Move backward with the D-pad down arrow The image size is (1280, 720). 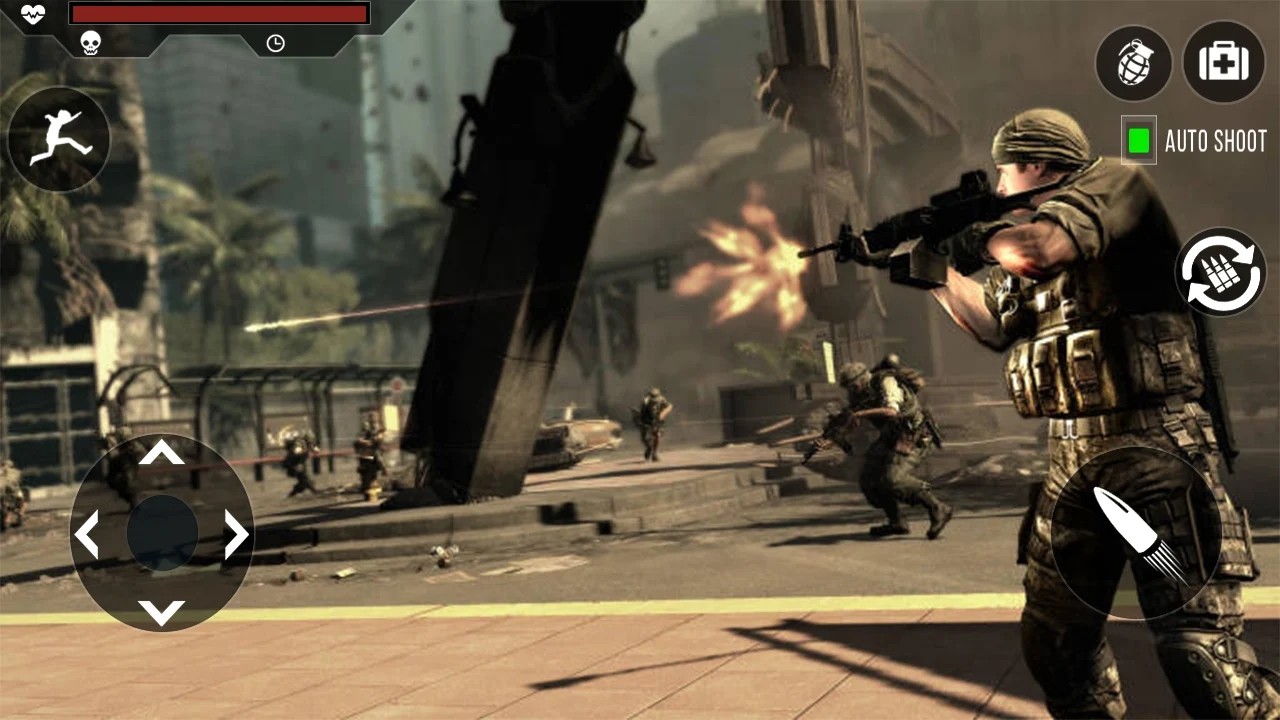click(161, 611)
